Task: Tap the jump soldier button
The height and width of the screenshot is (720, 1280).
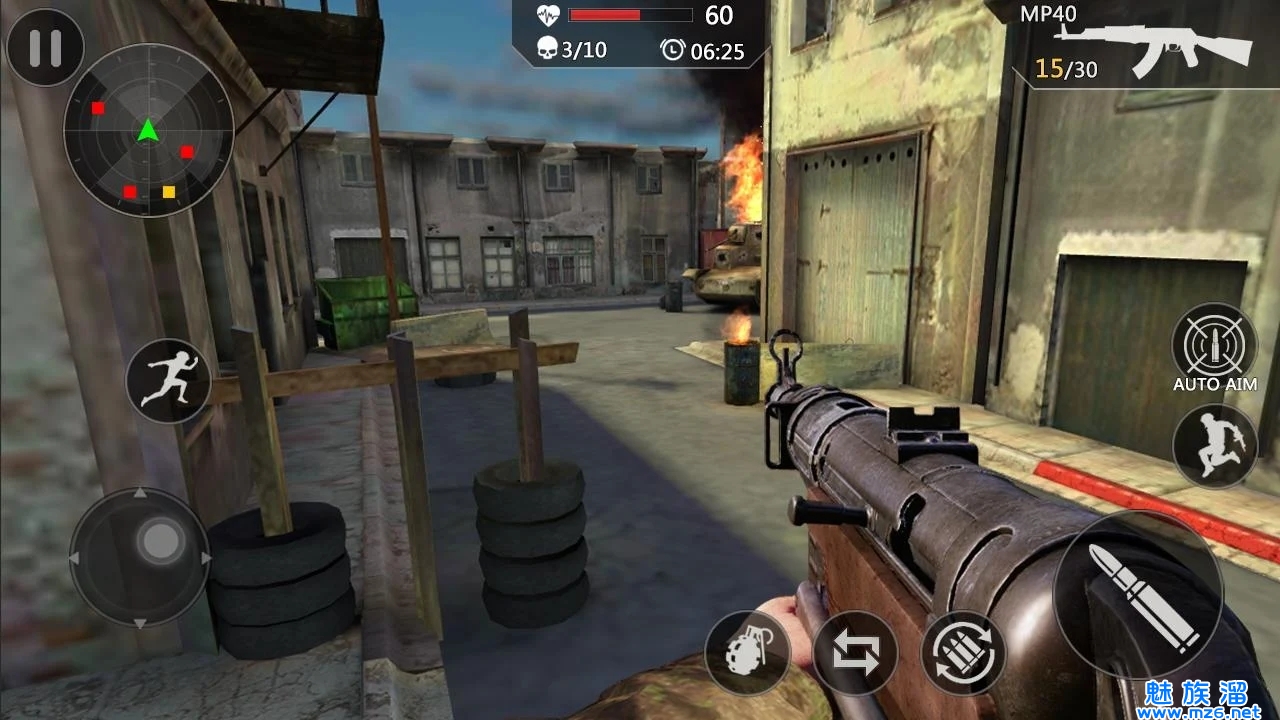Action: click(x=1214, y=445)
